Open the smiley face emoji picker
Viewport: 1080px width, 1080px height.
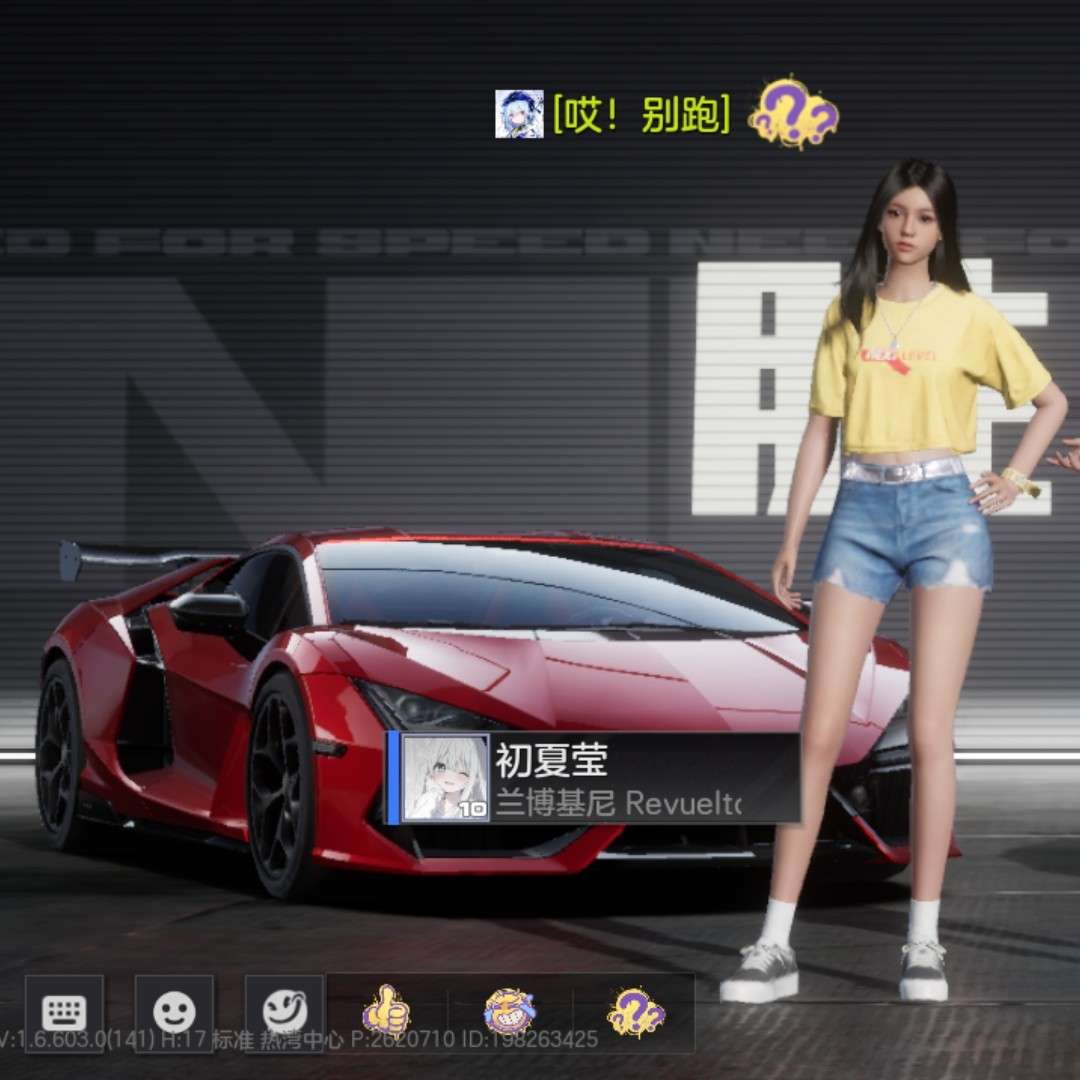(174, 1013)
